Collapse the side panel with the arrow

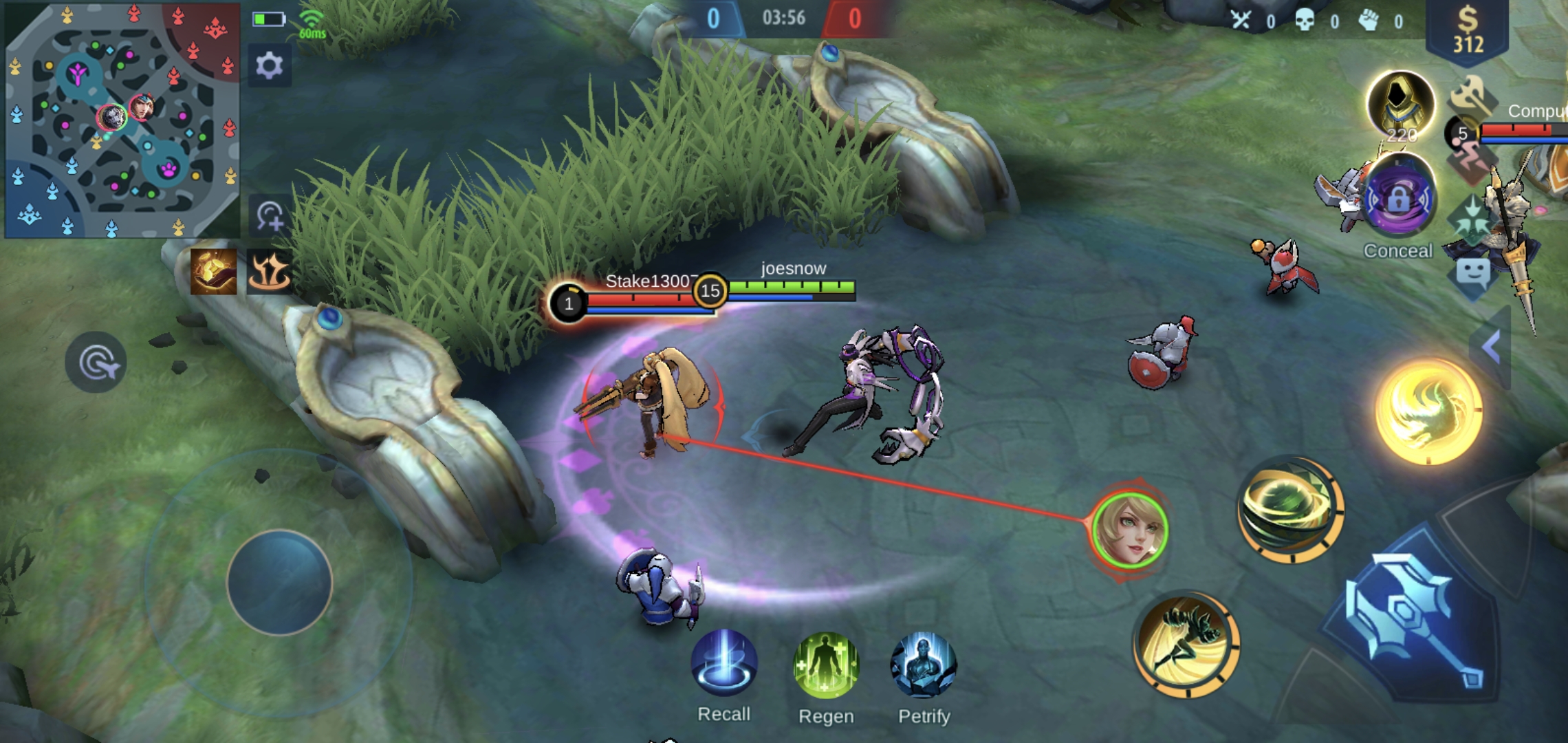coord(1491,346)
